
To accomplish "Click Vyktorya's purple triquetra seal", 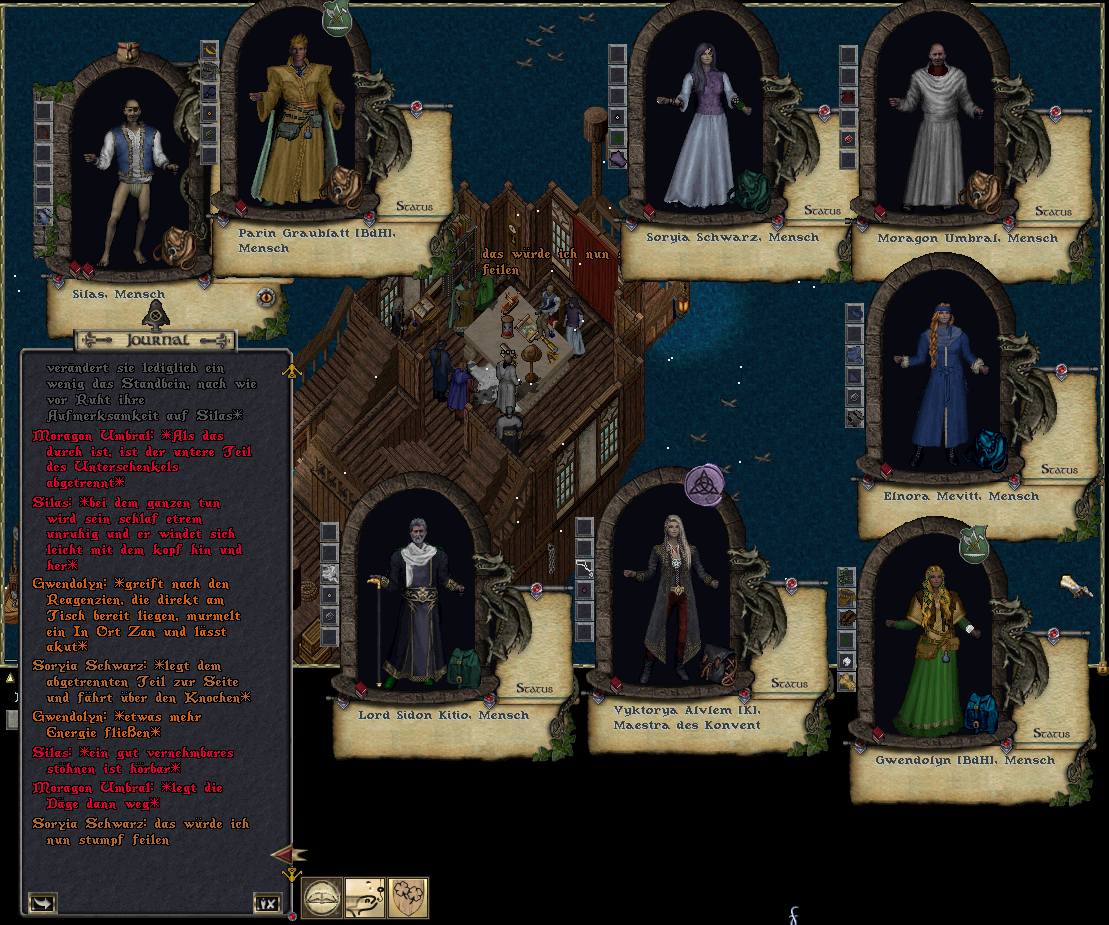I will 704,485.
